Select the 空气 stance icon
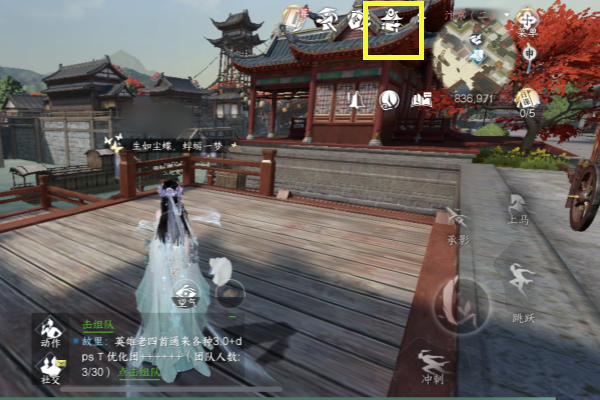The width and height of the screenshot is (600, 400). point(187,293)
